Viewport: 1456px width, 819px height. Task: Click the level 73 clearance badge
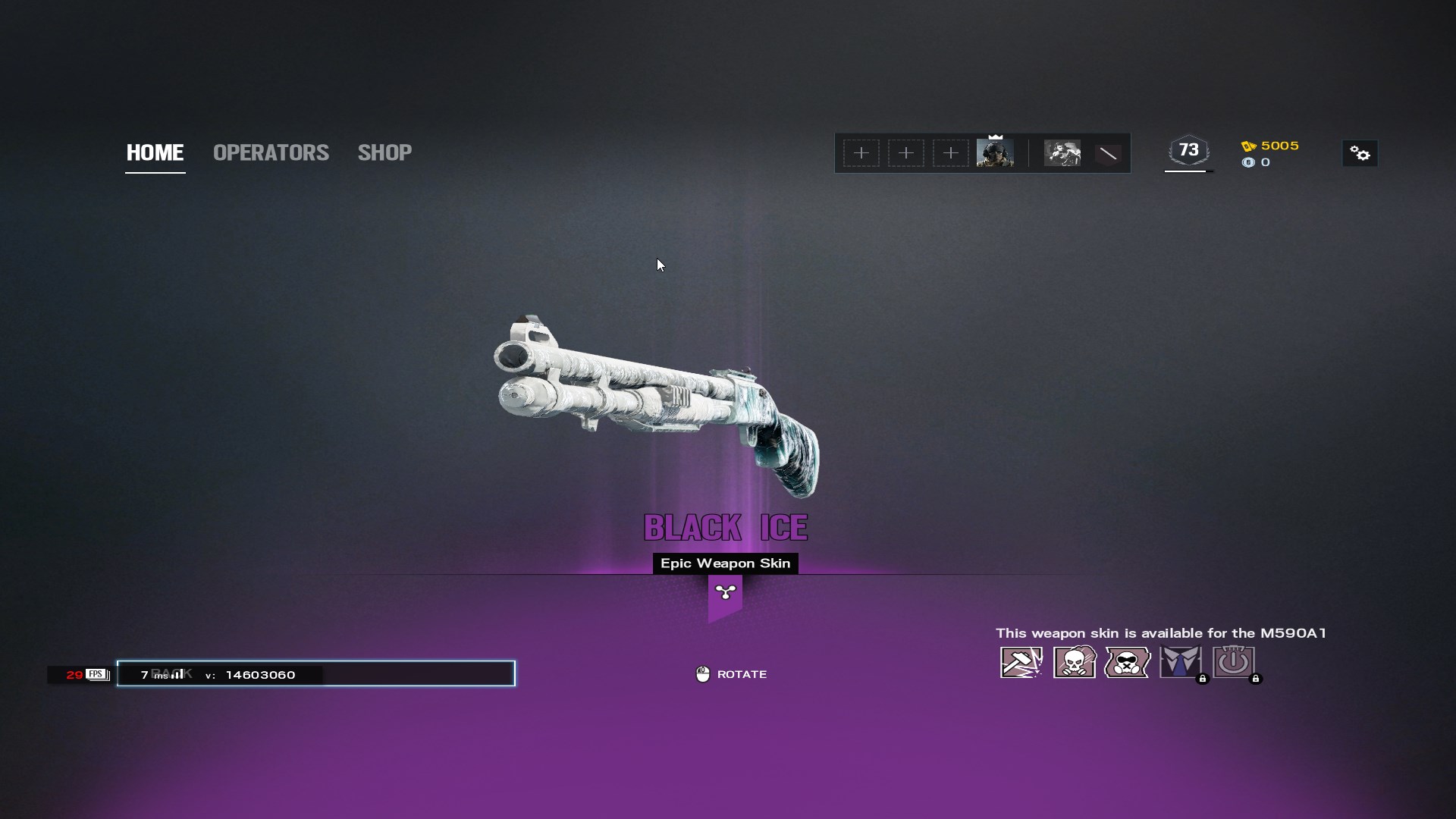pos(1188,150)
